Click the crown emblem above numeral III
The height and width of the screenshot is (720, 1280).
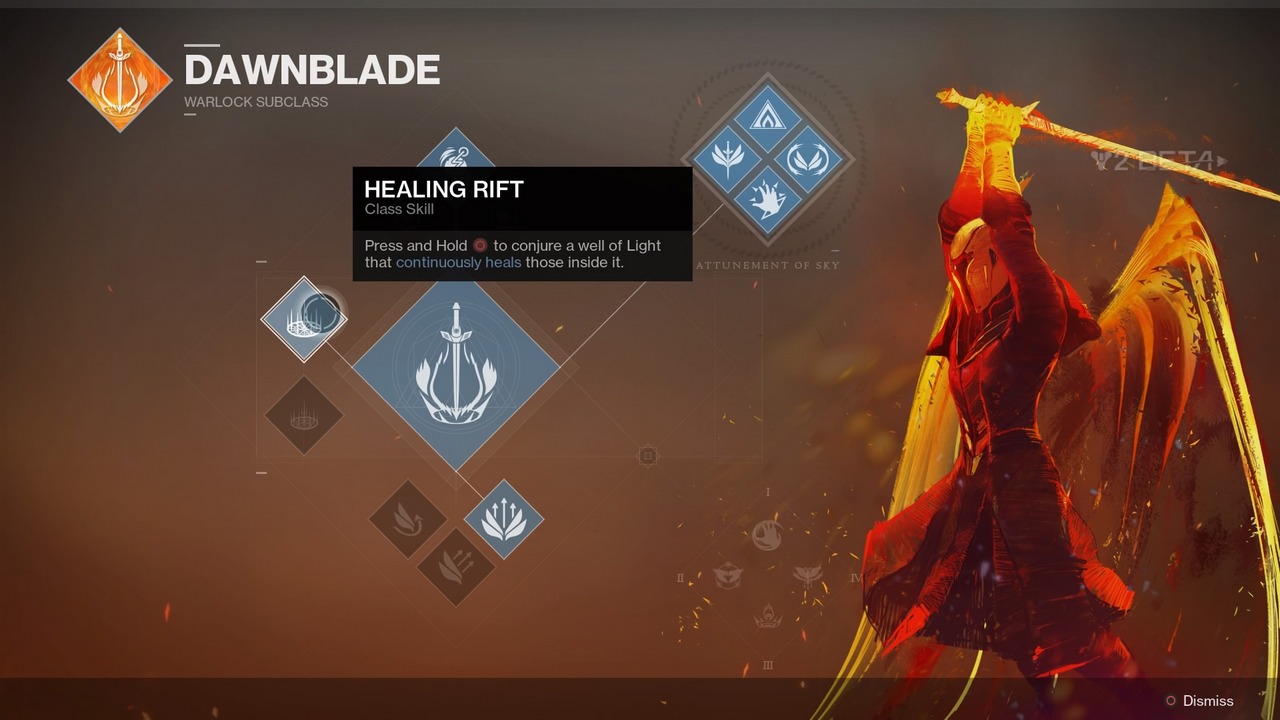click(768, 616)
